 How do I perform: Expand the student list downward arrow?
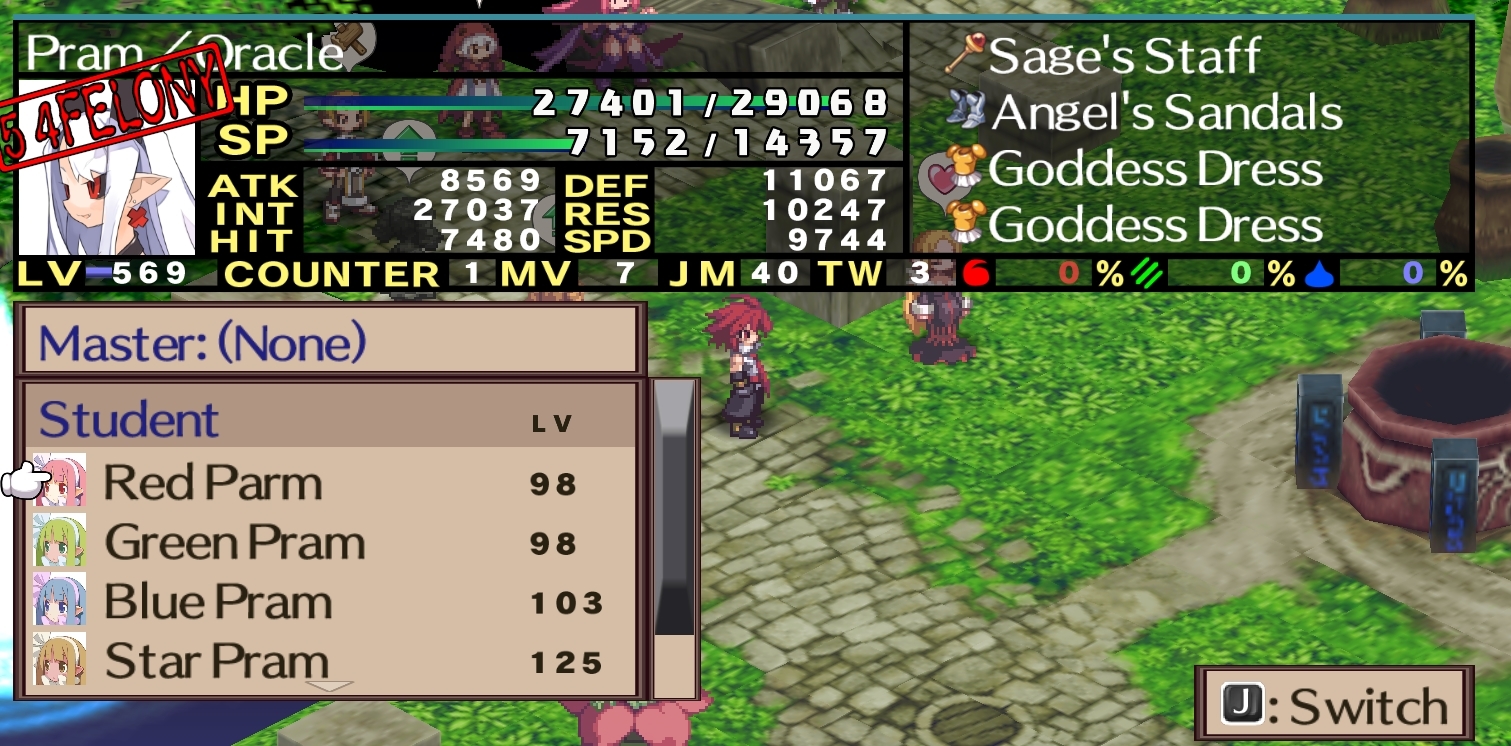point(330,686)
